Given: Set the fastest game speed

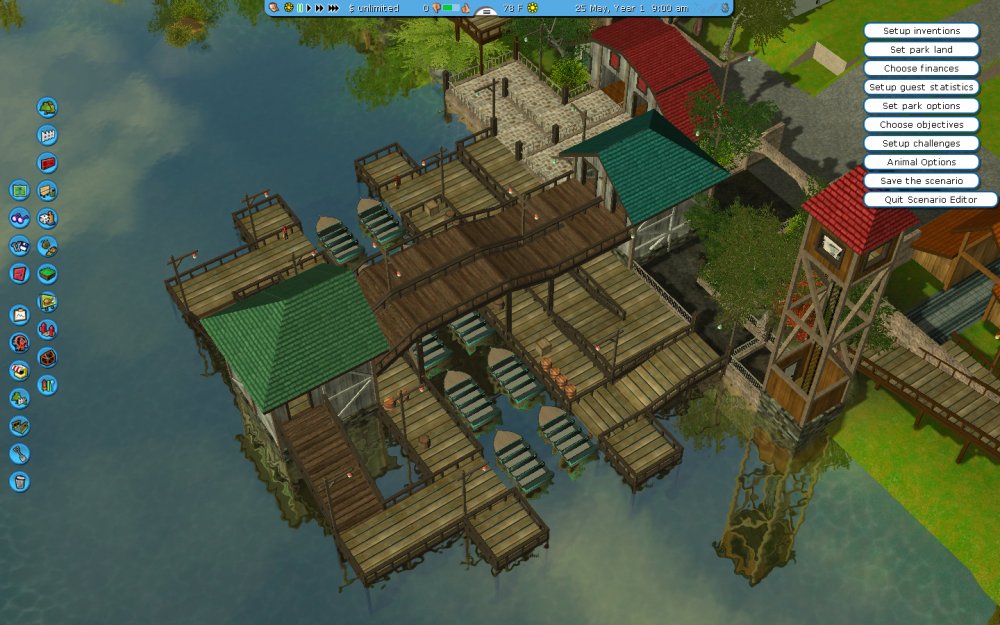Looking at the screenshot, I should click(x=332, y=8).
